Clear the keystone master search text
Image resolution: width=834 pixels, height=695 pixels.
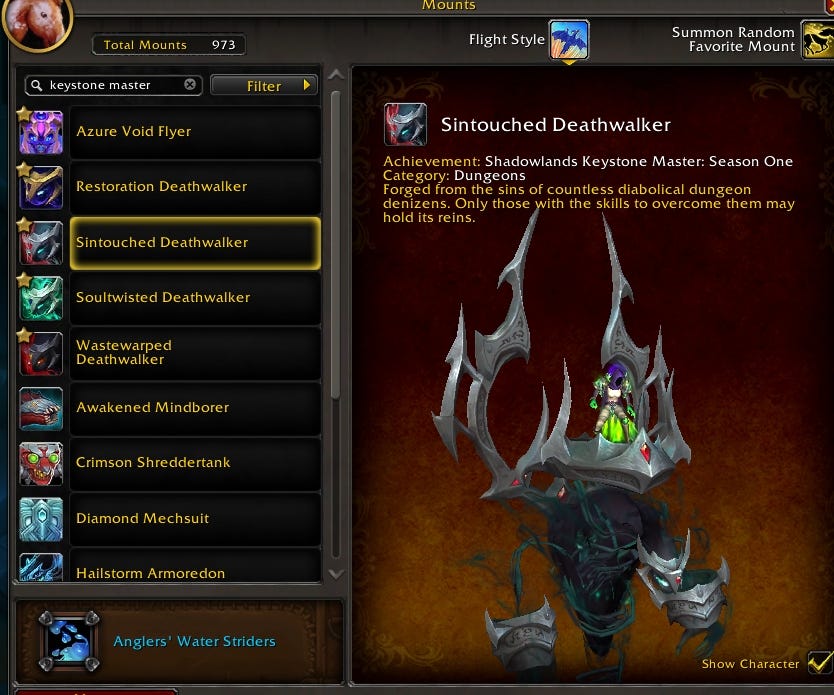coord(190,85)
